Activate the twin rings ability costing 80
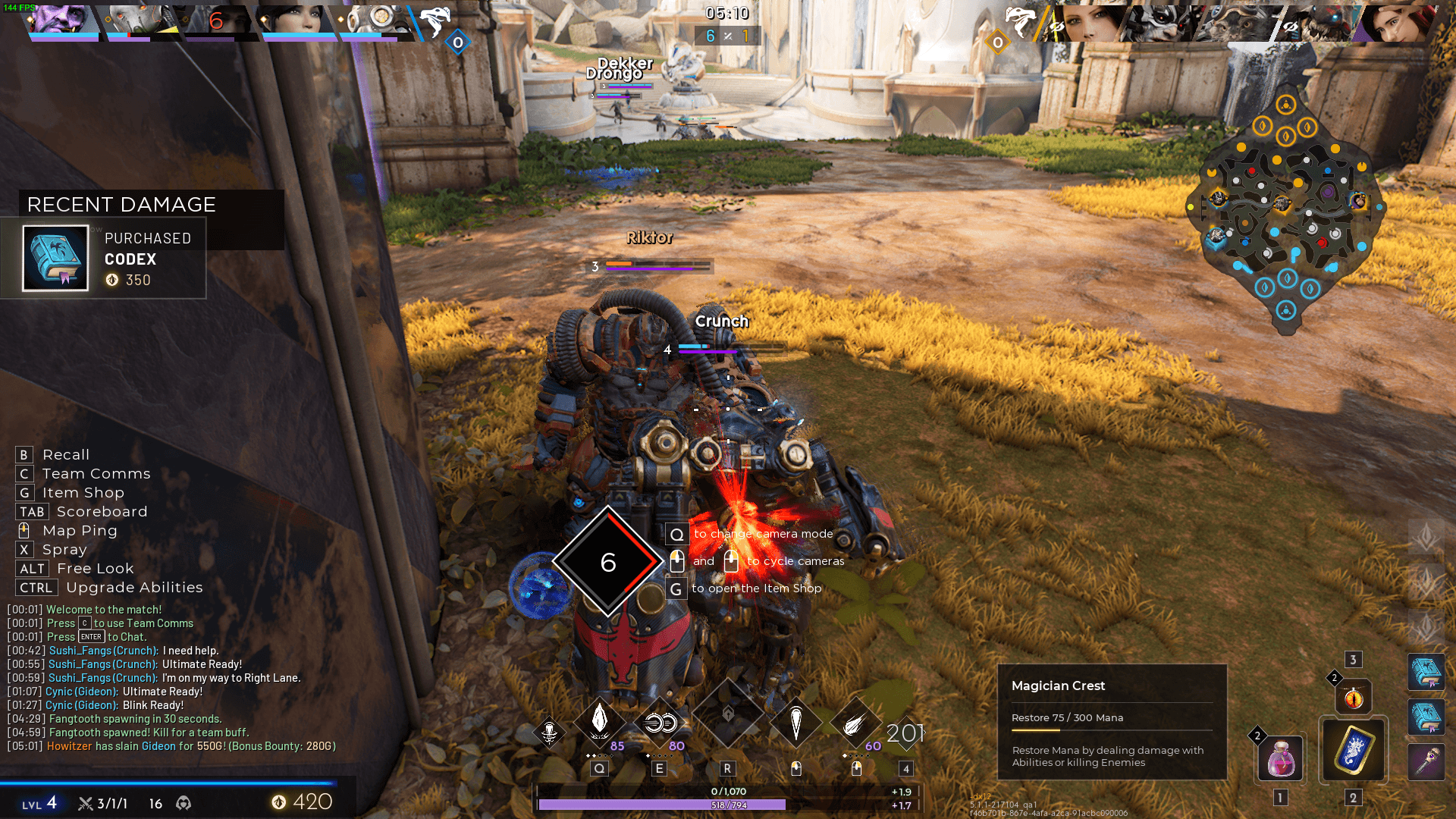Screen dimensions: 1456x819 (659, 723)
